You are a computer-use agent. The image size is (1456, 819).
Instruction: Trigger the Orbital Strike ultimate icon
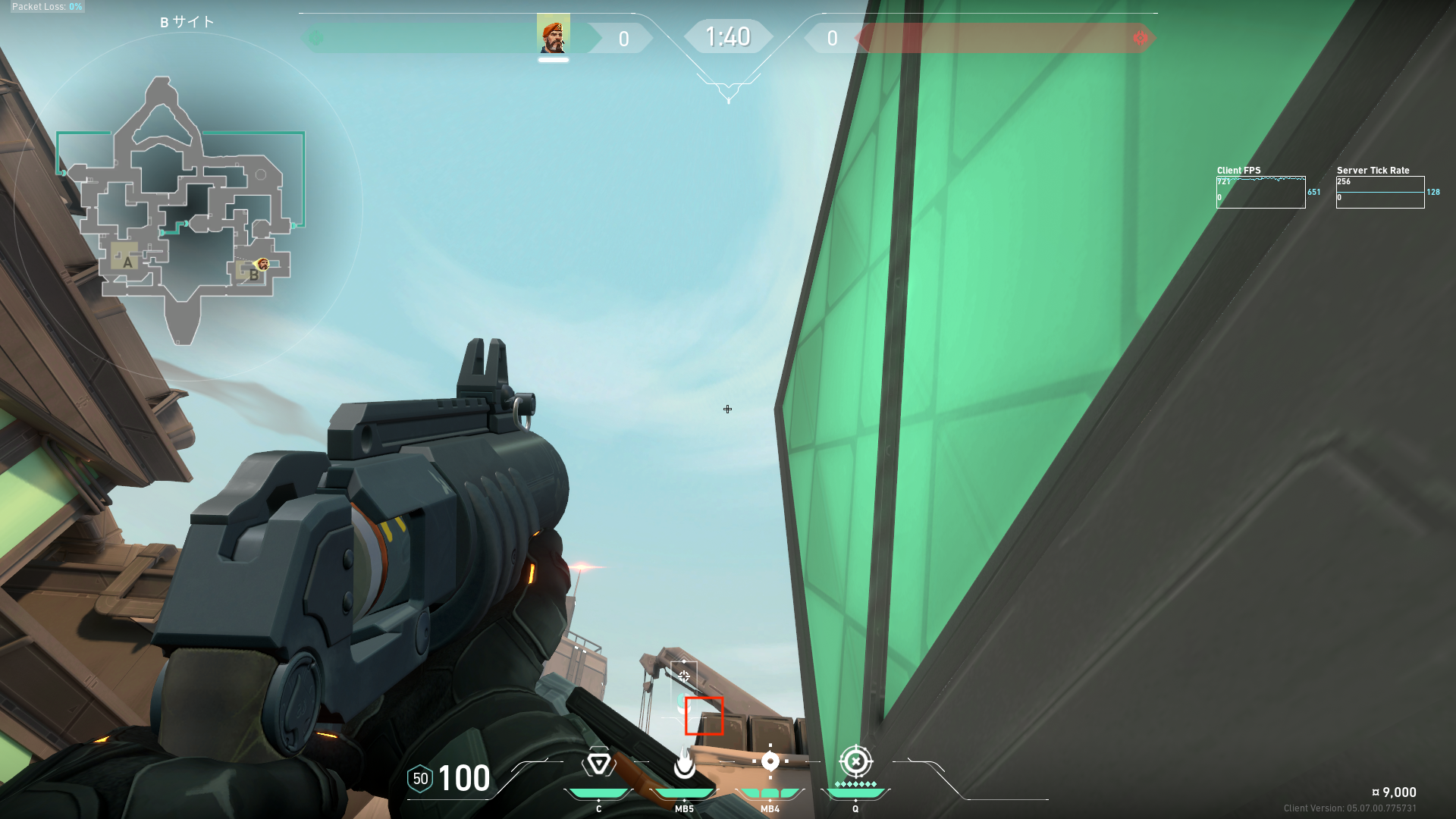(855, 761)
